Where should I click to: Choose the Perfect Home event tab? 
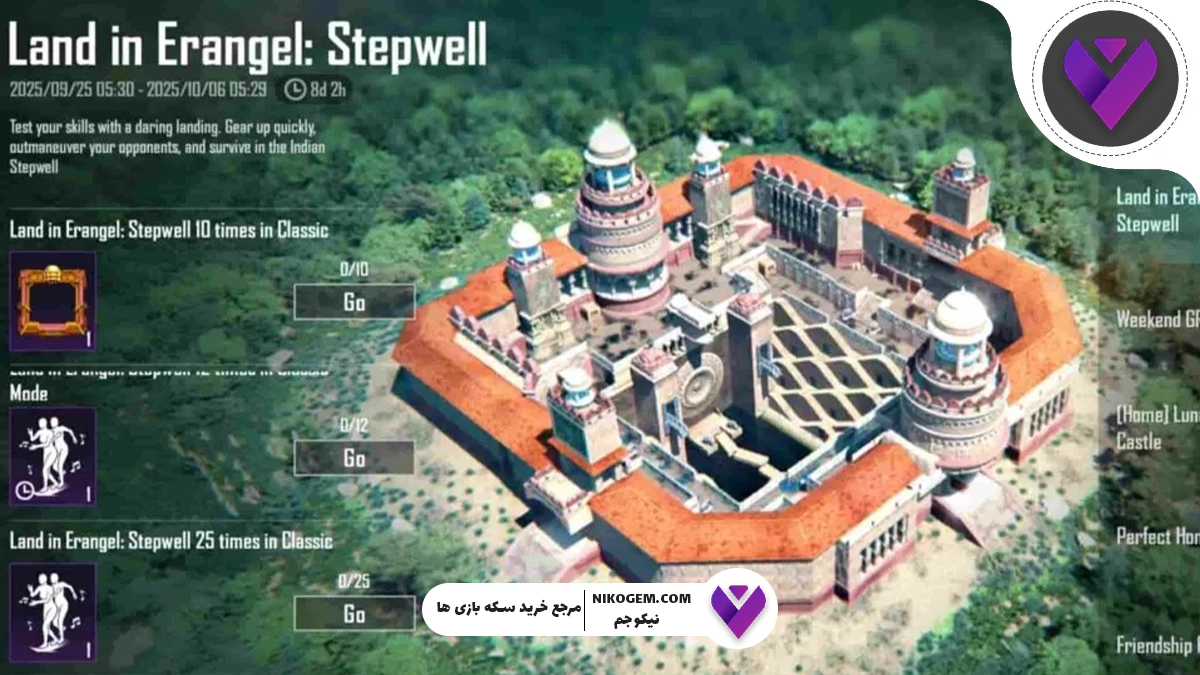[x=1158, y=537]
